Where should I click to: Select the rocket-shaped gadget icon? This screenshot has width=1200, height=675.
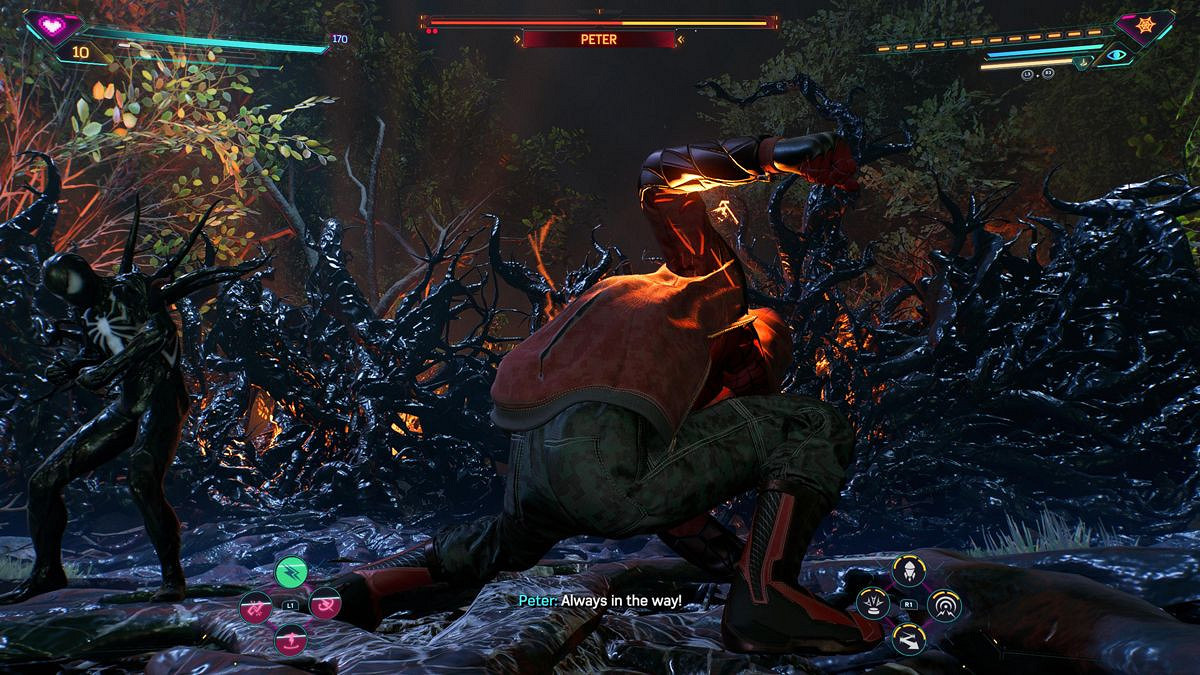909,572
